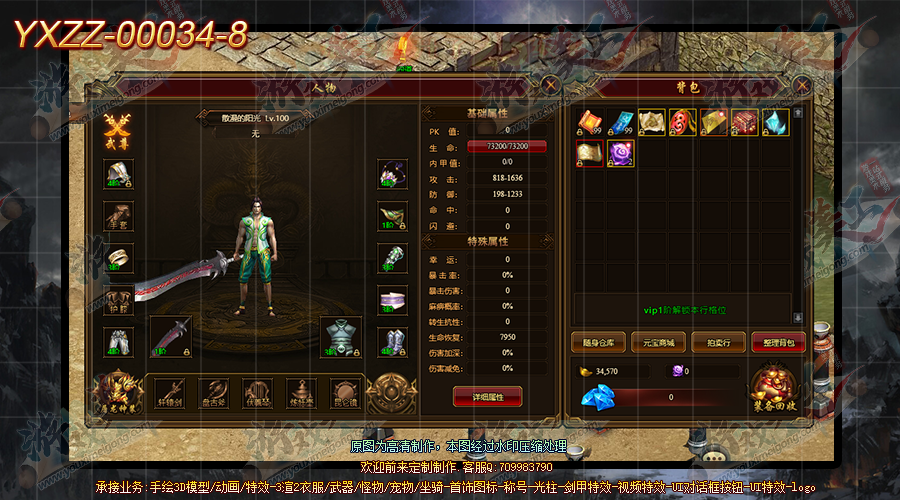The width and height of the screenshot is (900, 500).
Task: Click the equipped sword weapon slot
Action: tap(170, 337)
